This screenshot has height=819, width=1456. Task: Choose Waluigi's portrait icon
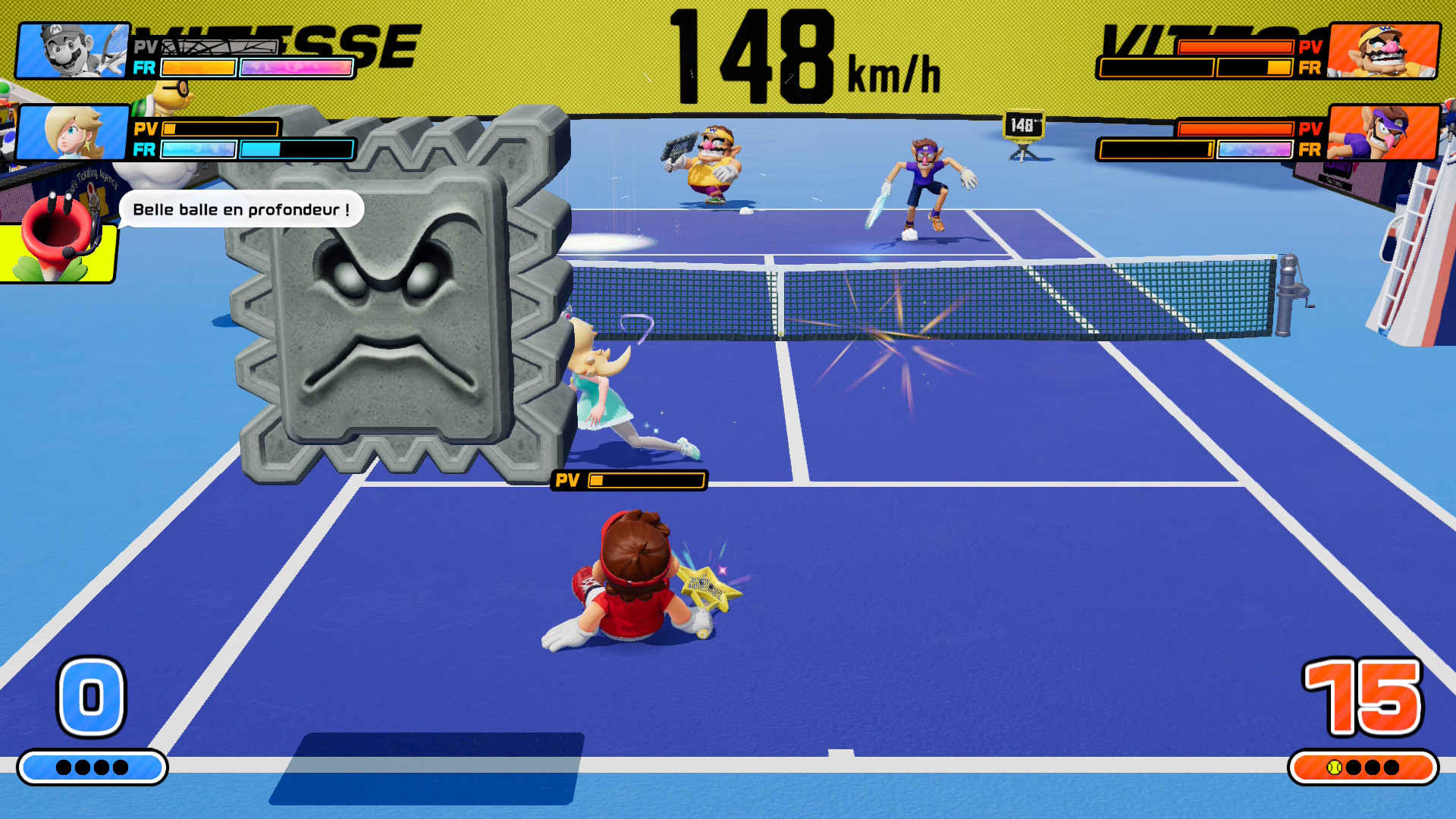(x=1383, y=133)
